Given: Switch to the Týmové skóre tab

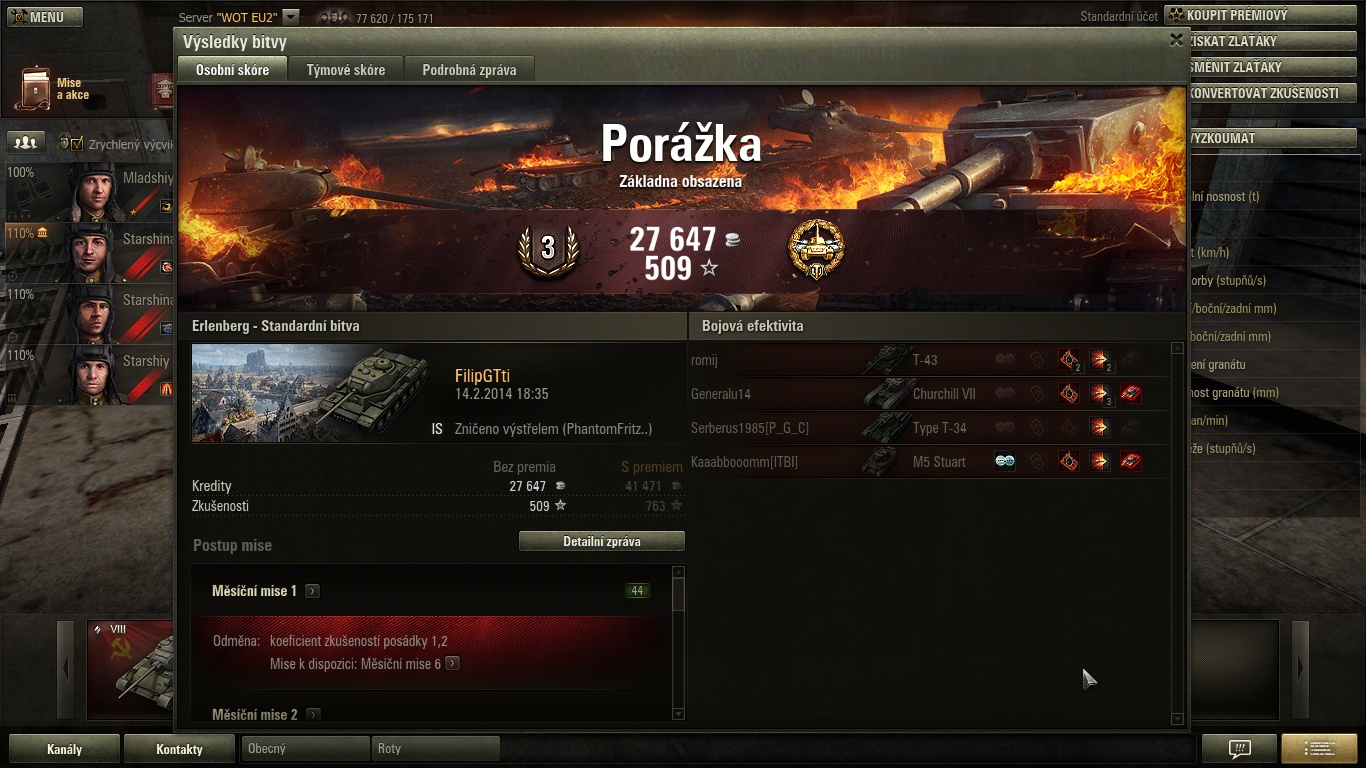Looking at the screenshot, I should (345, 70).
